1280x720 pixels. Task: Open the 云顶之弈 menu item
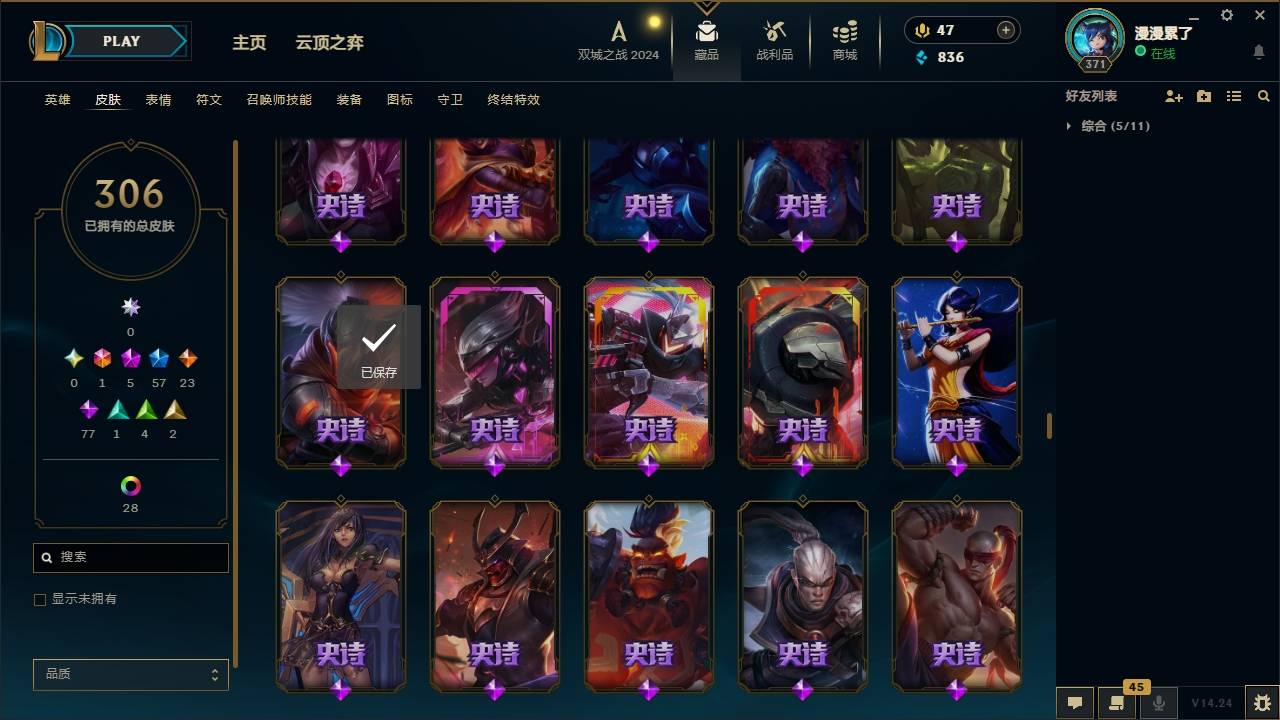[x=329, y=42]
